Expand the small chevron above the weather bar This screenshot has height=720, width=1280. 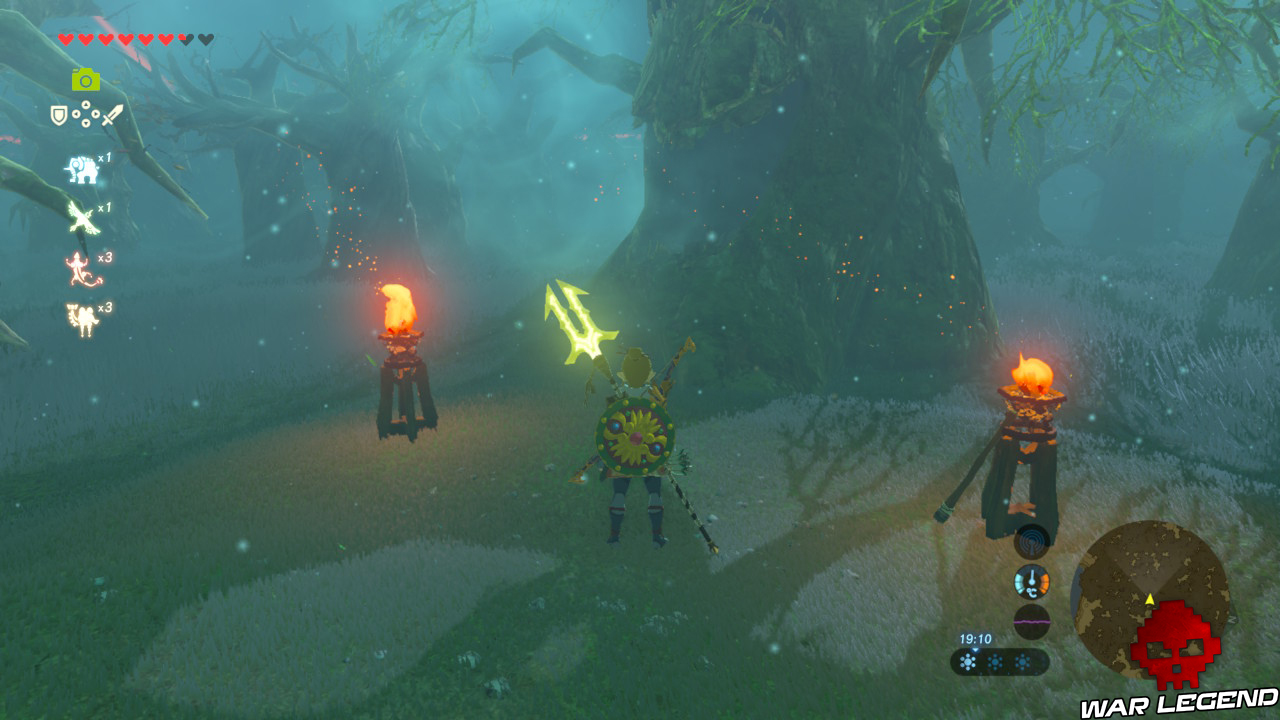[976, 651]
